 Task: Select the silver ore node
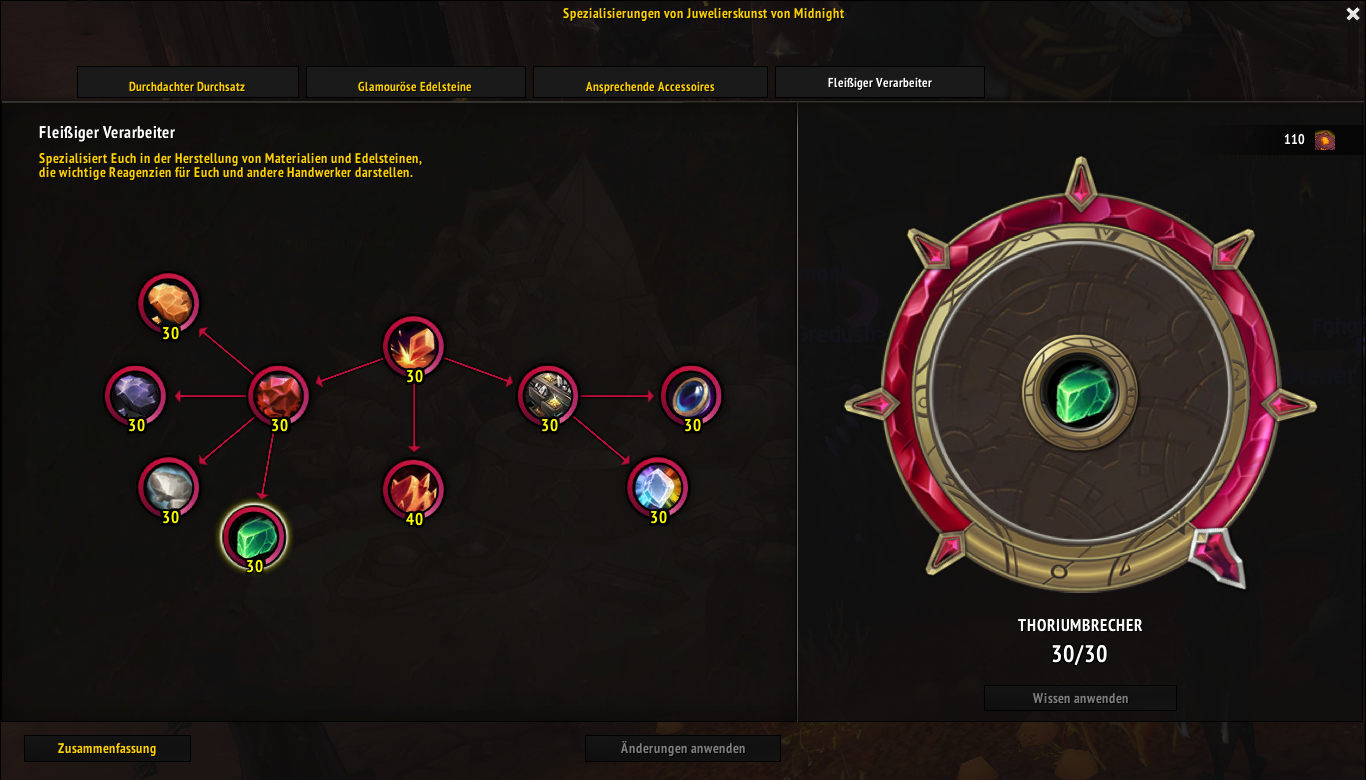pyautogui.click(x=169, y=487)
